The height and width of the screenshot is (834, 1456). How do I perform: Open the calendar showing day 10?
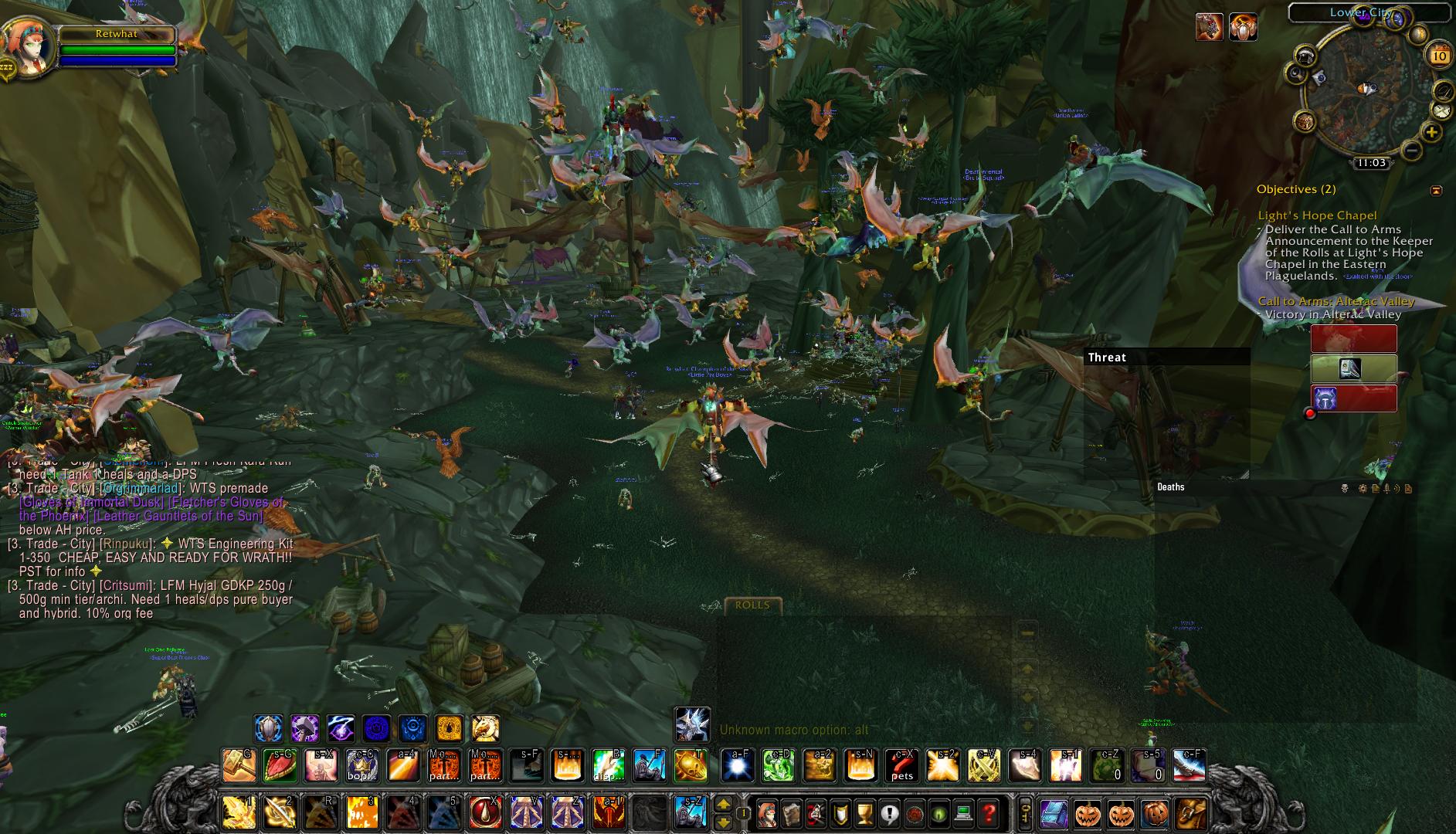[1439, 55]
